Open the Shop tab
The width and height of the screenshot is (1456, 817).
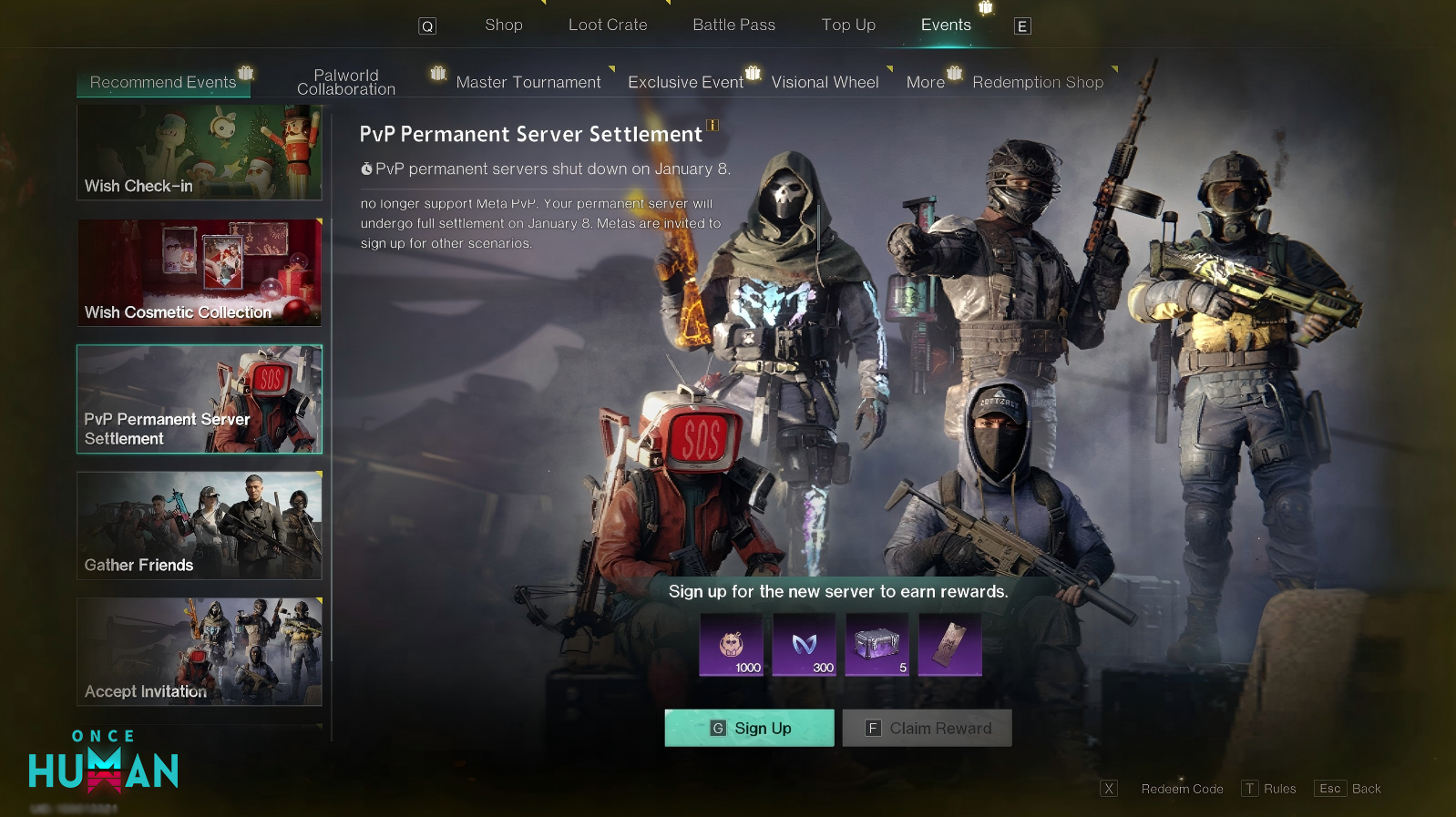[503, 26]
